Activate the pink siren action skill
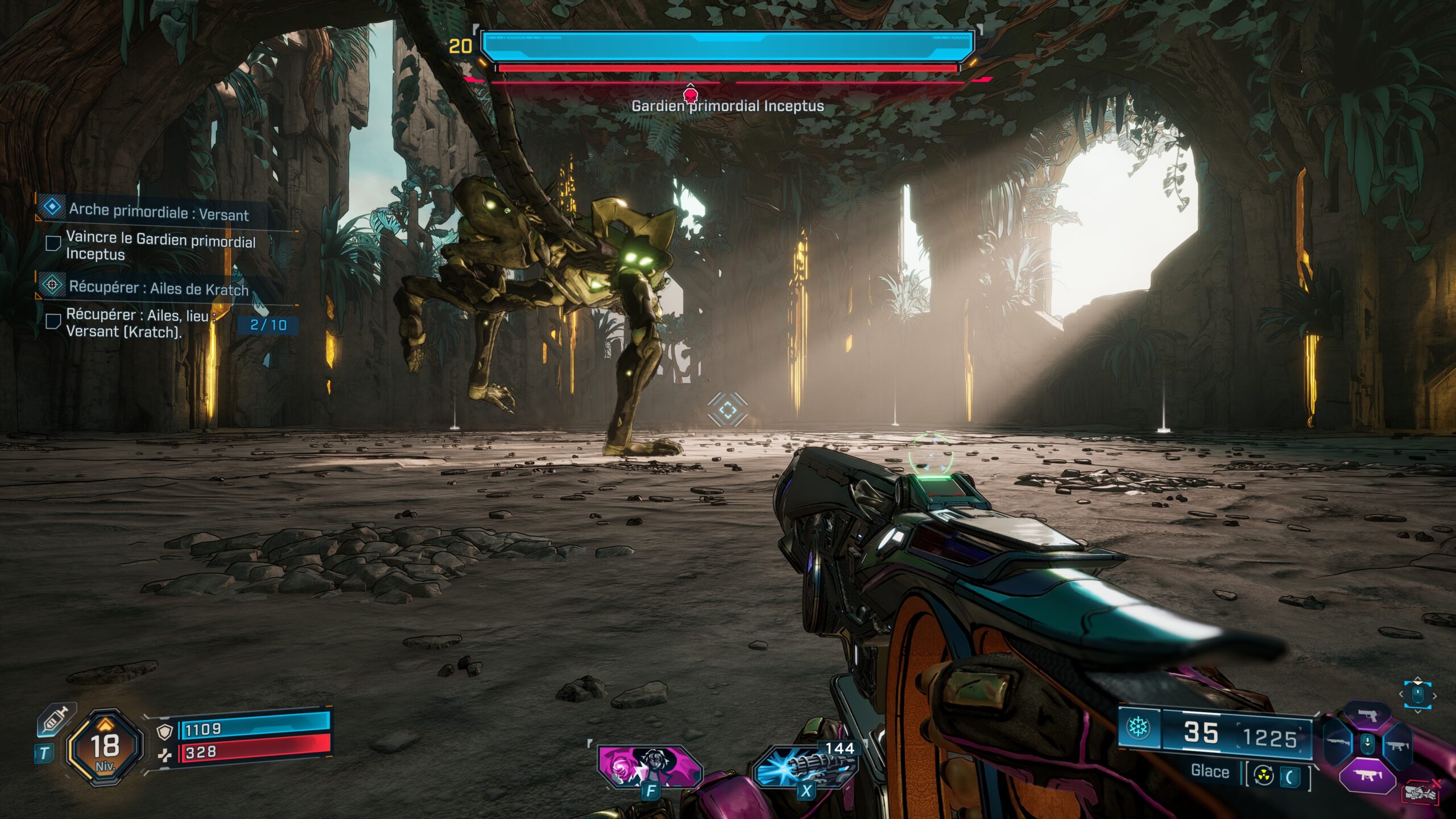This screenshot has width=1456, height=819. pyautogui.click(x=650, y=766)
